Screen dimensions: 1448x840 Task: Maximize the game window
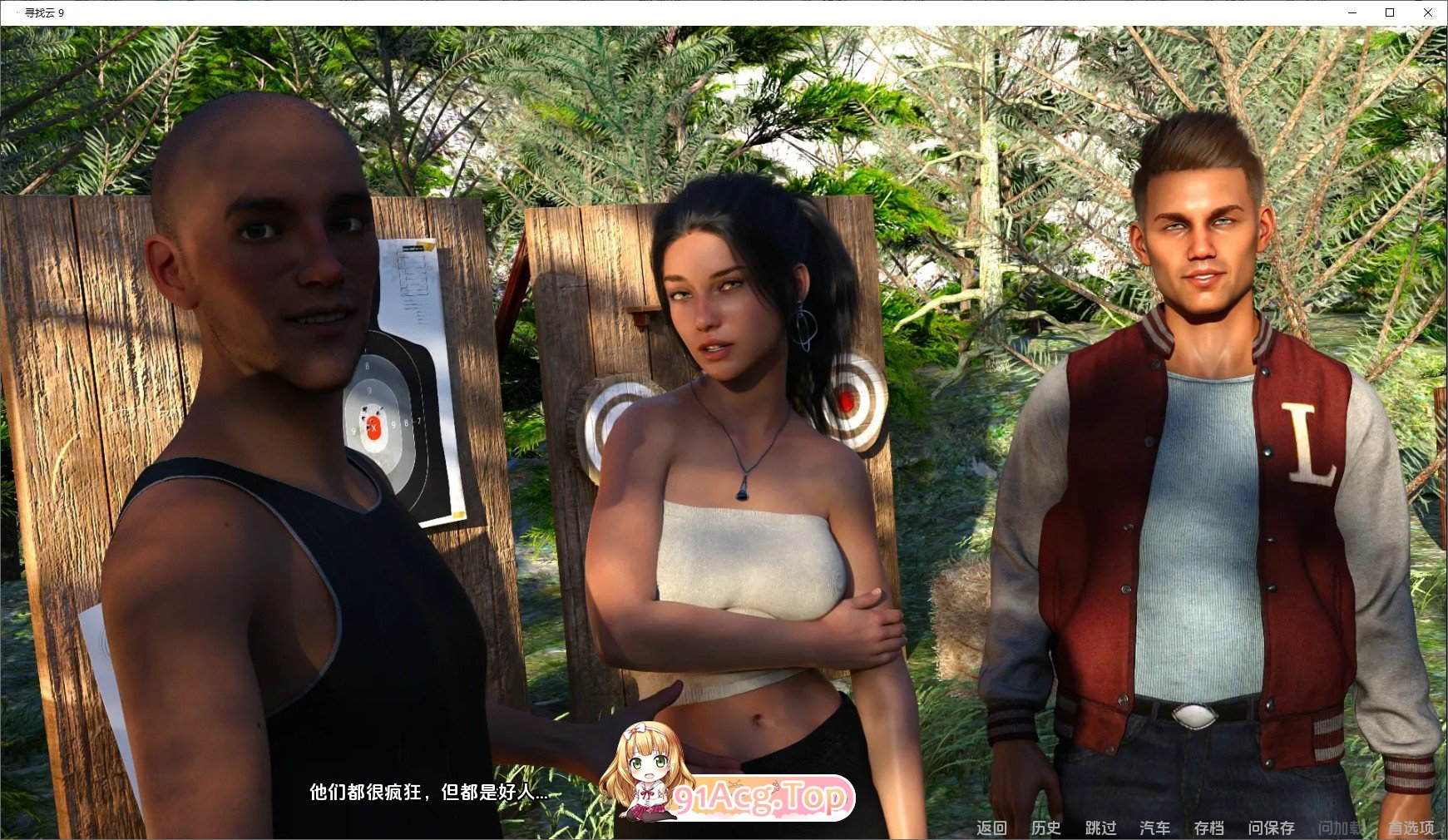(1391, 12)
